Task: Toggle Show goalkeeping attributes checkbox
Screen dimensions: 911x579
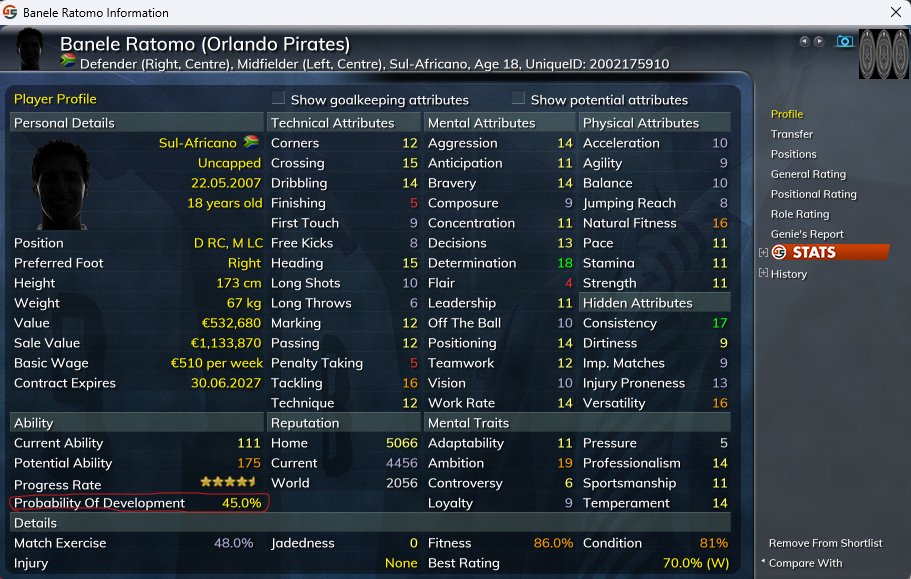Action: (279, 99)
